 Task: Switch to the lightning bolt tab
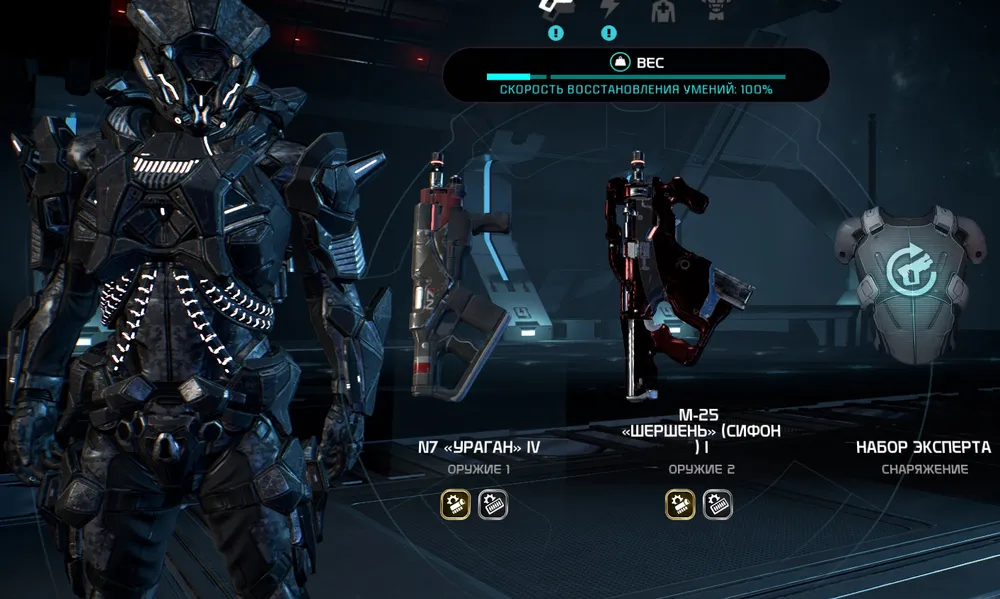(x=609, y=9)
